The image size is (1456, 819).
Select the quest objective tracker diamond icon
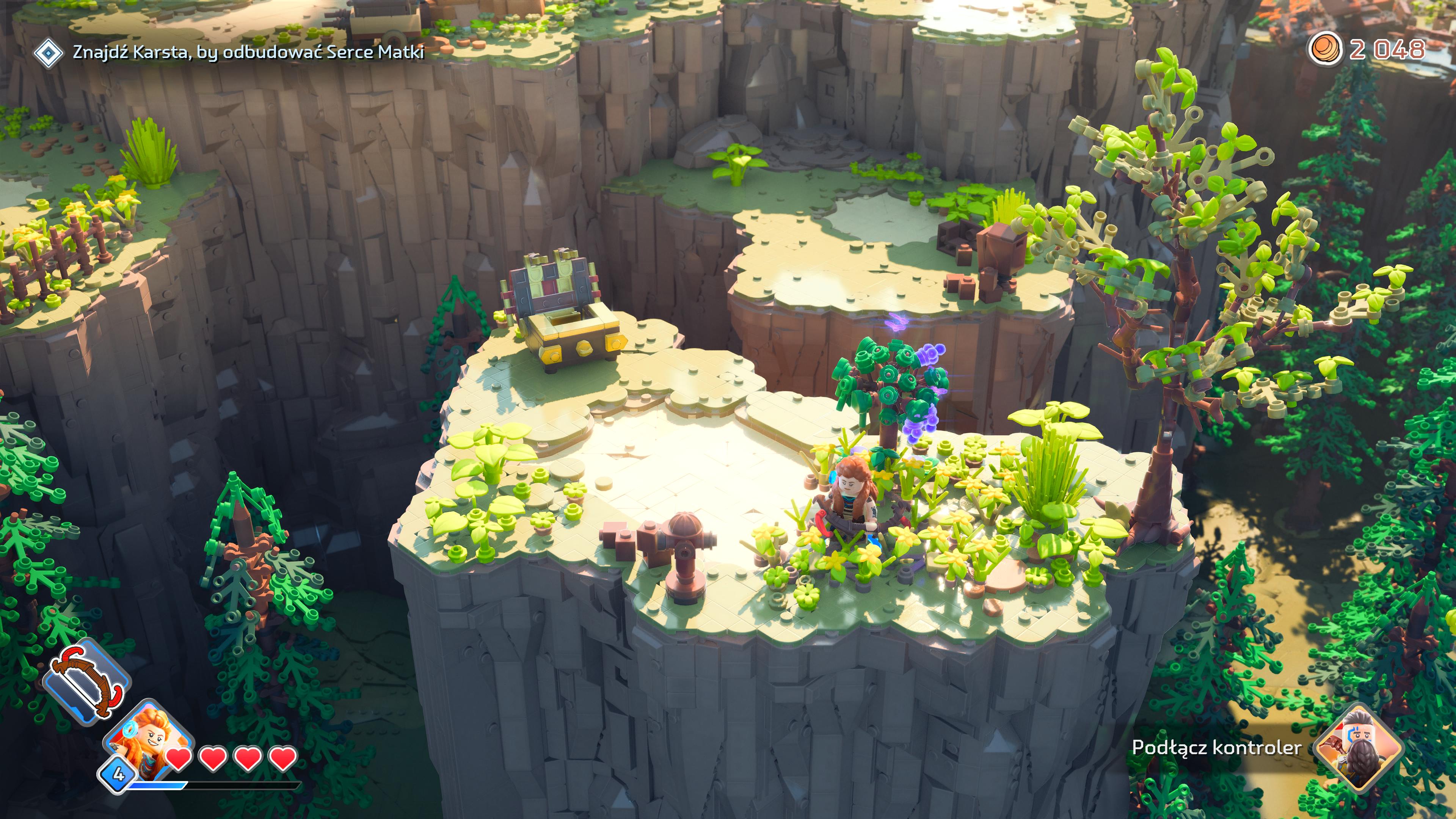tap(49, 53)
